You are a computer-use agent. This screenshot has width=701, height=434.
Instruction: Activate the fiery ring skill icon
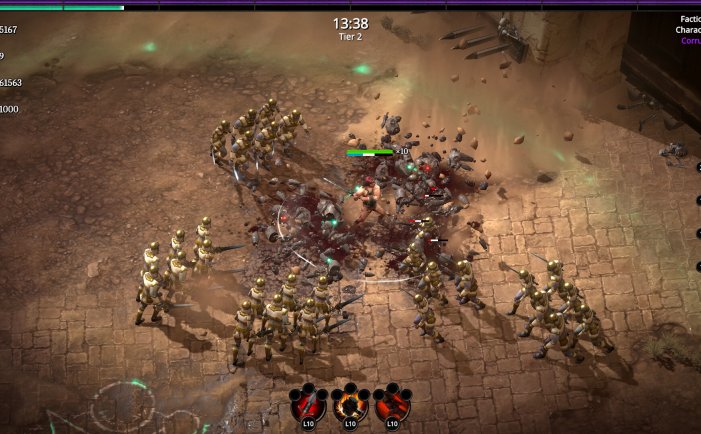coord(350,405)
